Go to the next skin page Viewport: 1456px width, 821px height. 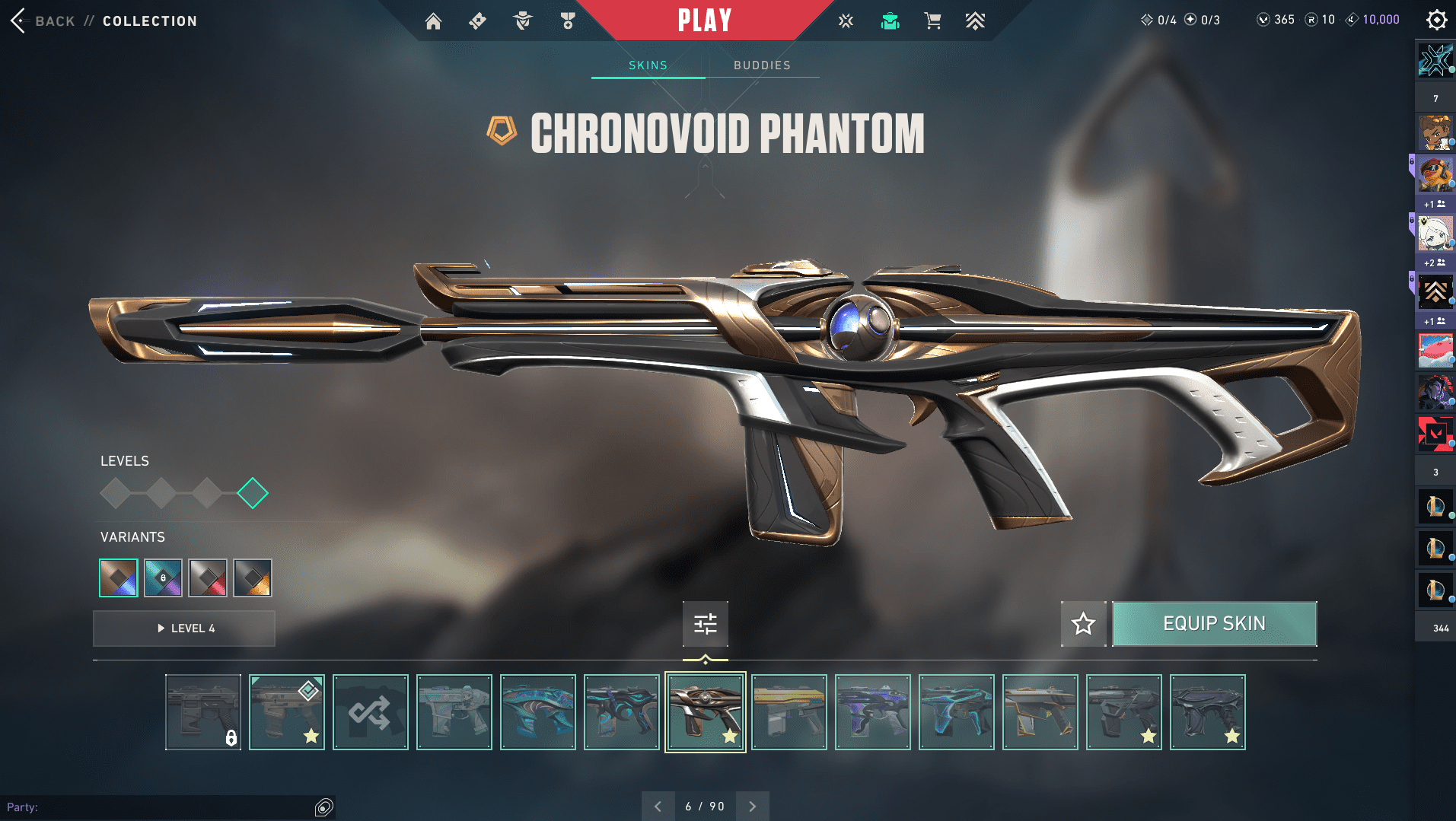point(752,807)
